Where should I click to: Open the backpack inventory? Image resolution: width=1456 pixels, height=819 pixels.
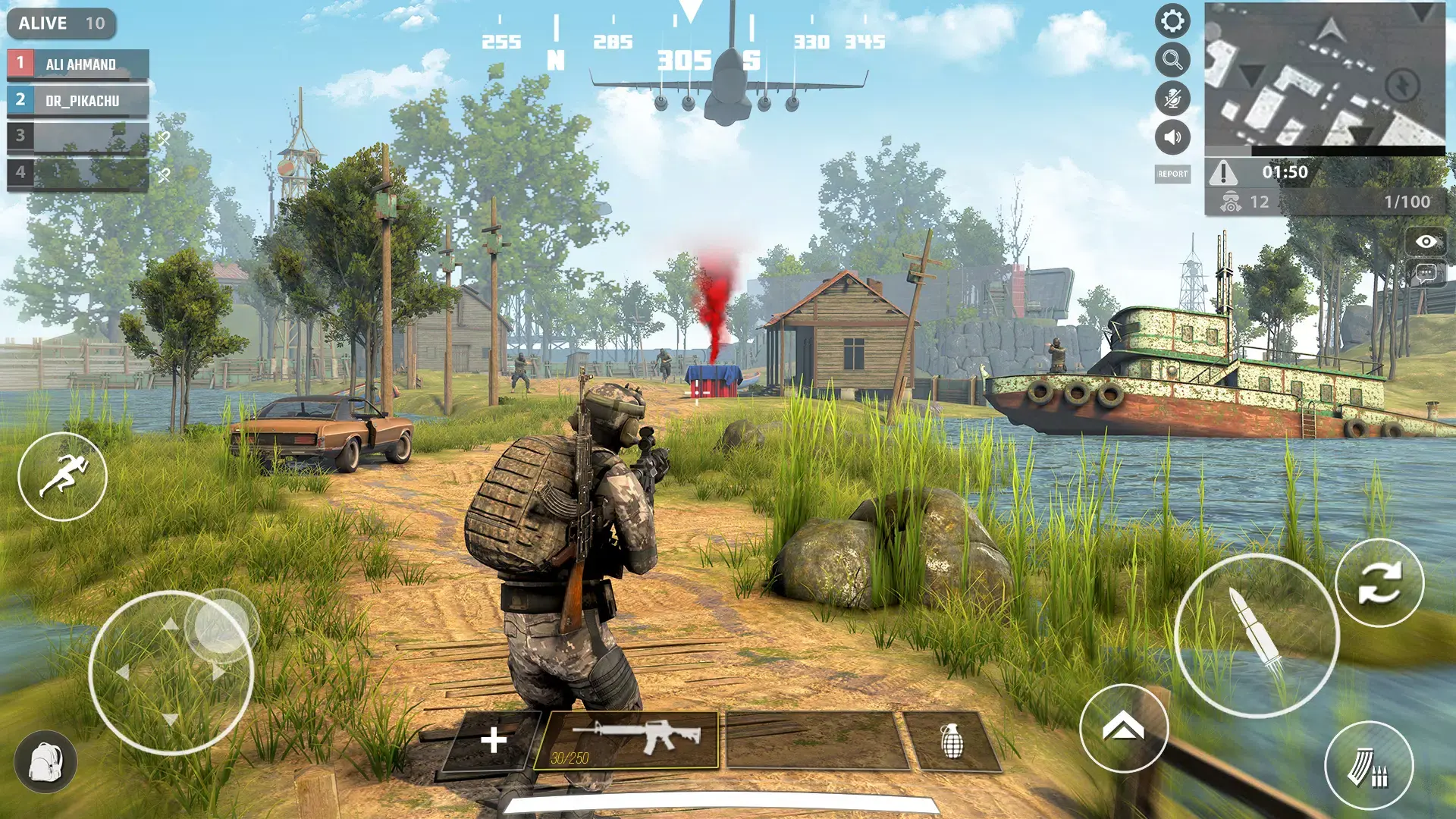pyautogui.click(x=45, y=761)
